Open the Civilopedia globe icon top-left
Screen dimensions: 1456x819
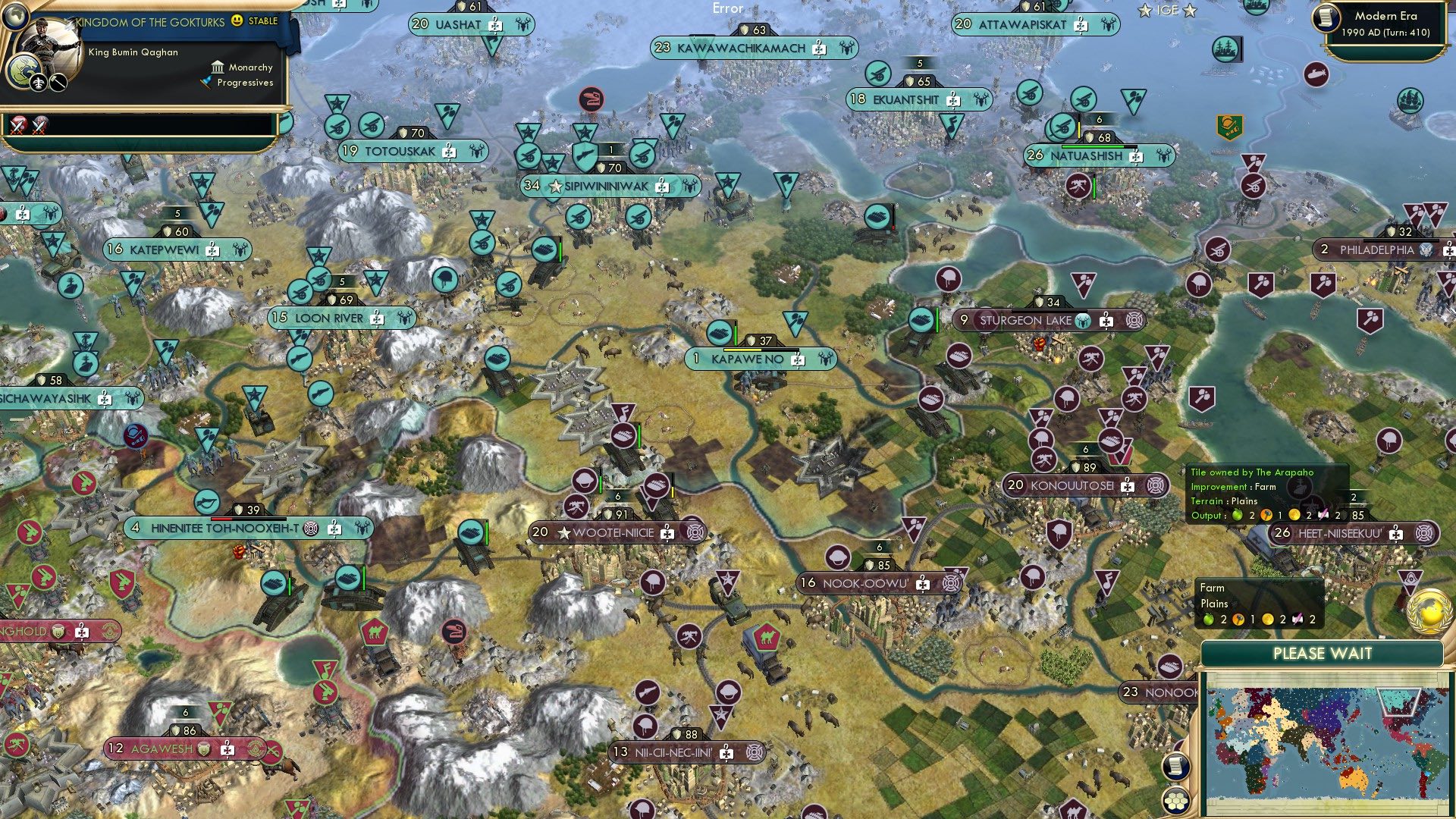15,16
